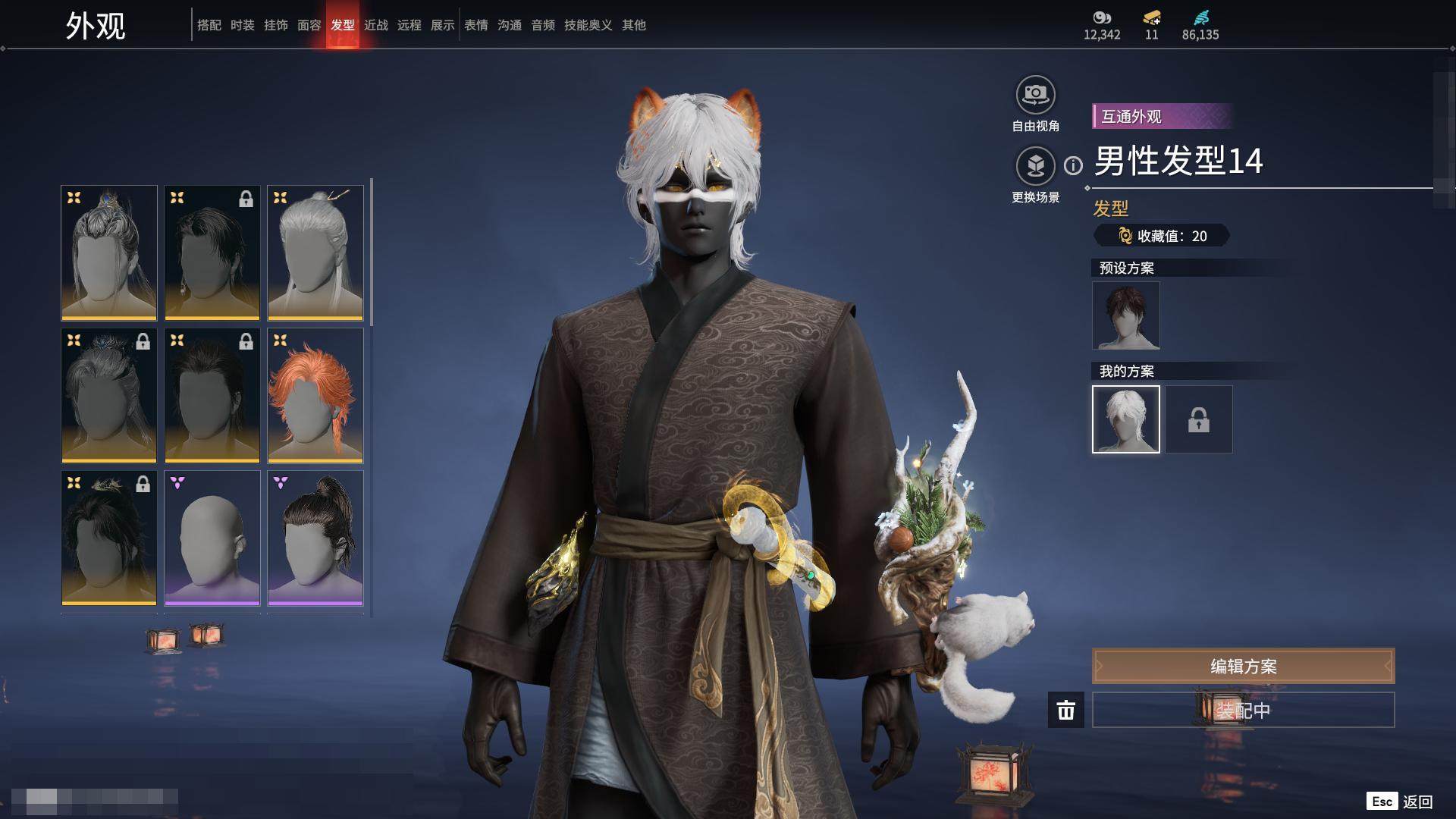1456x819 pixels.
Task: Select the long white hair with hairpin
Action: click(315, 253)
